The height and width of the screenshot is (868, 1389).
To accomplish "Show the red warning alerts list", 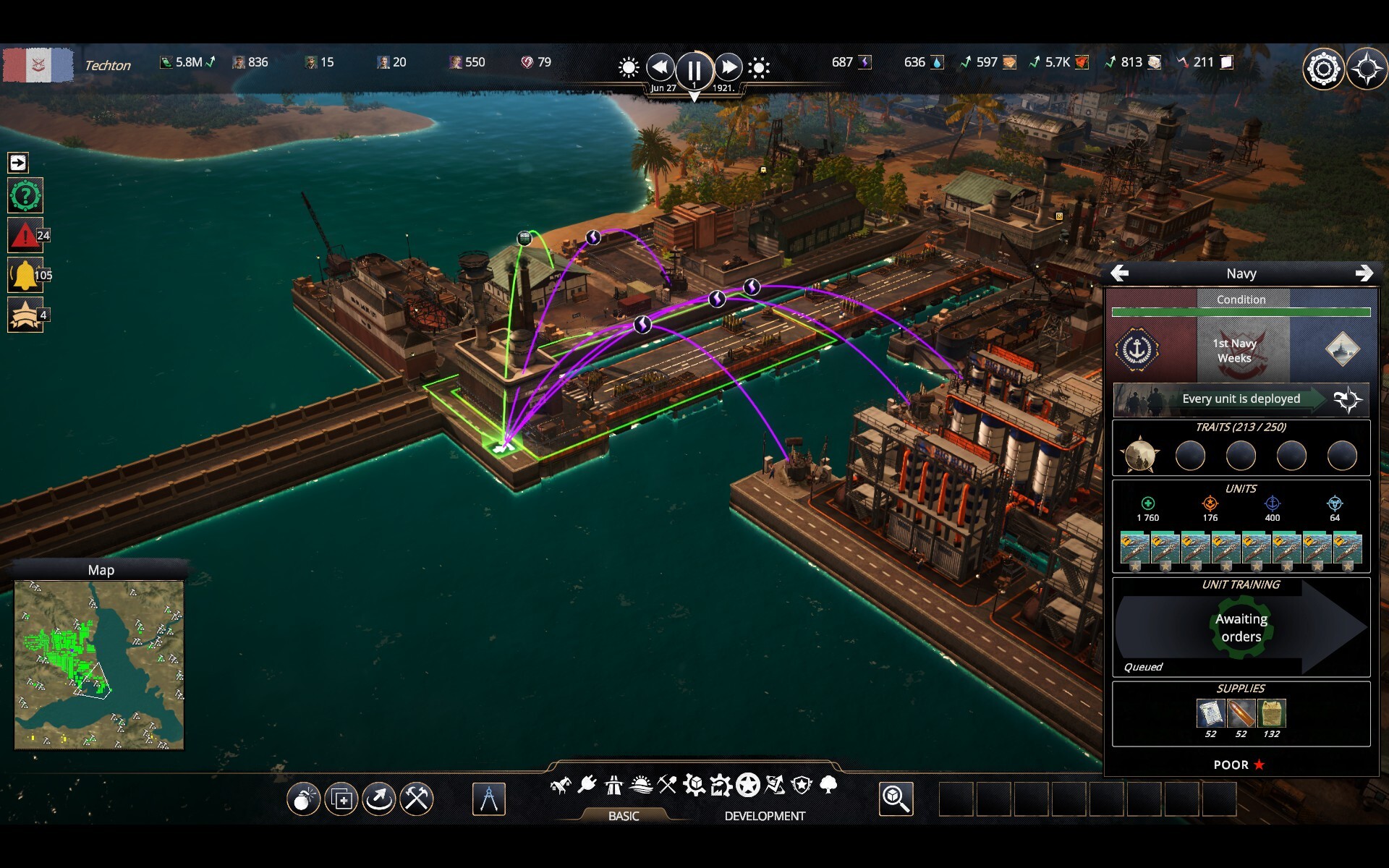I will 25,235.
